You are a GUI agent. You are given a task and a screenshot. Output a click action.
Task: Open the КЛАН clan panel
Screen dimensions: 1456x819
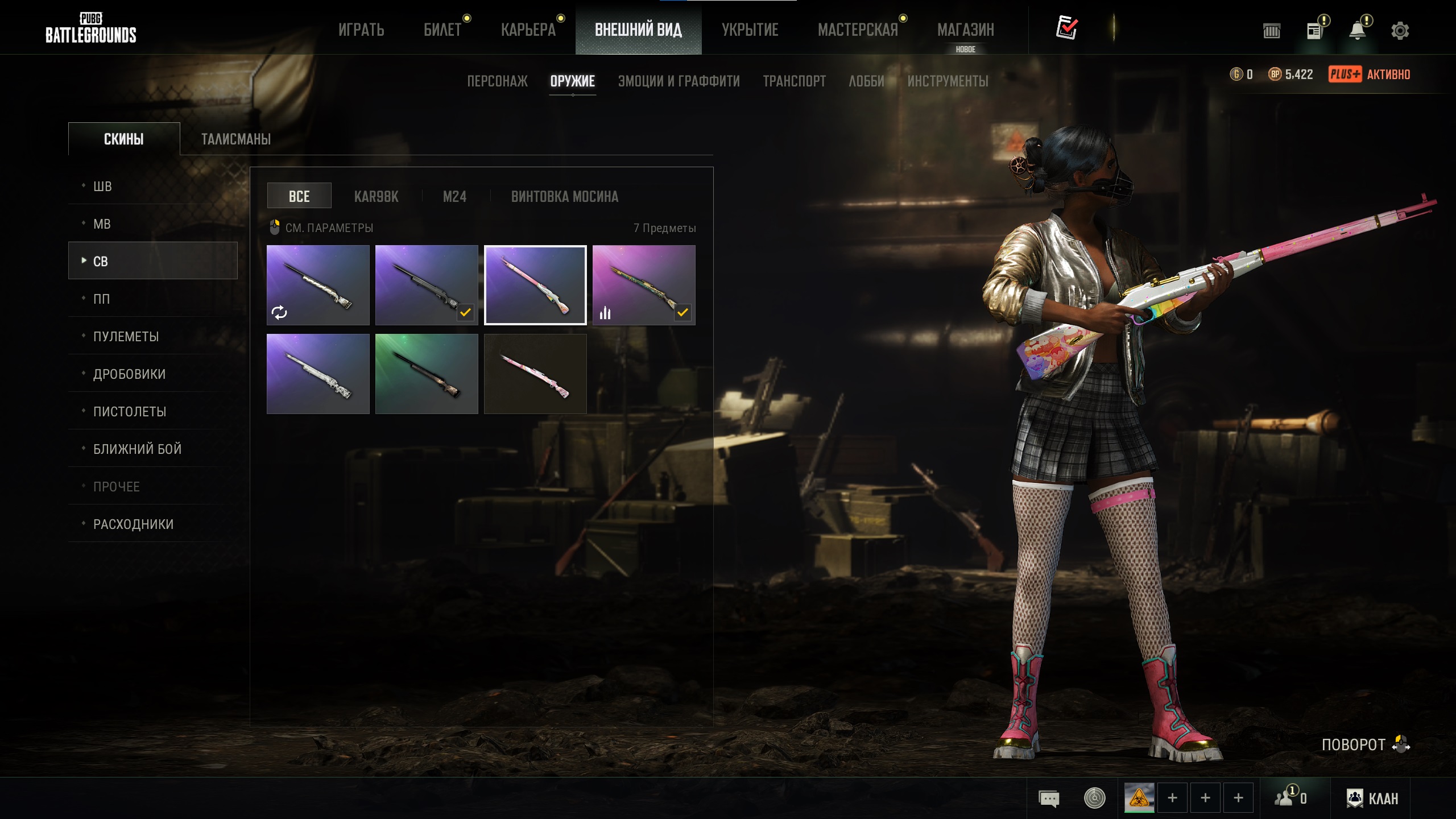click(x=1372, y=799)
